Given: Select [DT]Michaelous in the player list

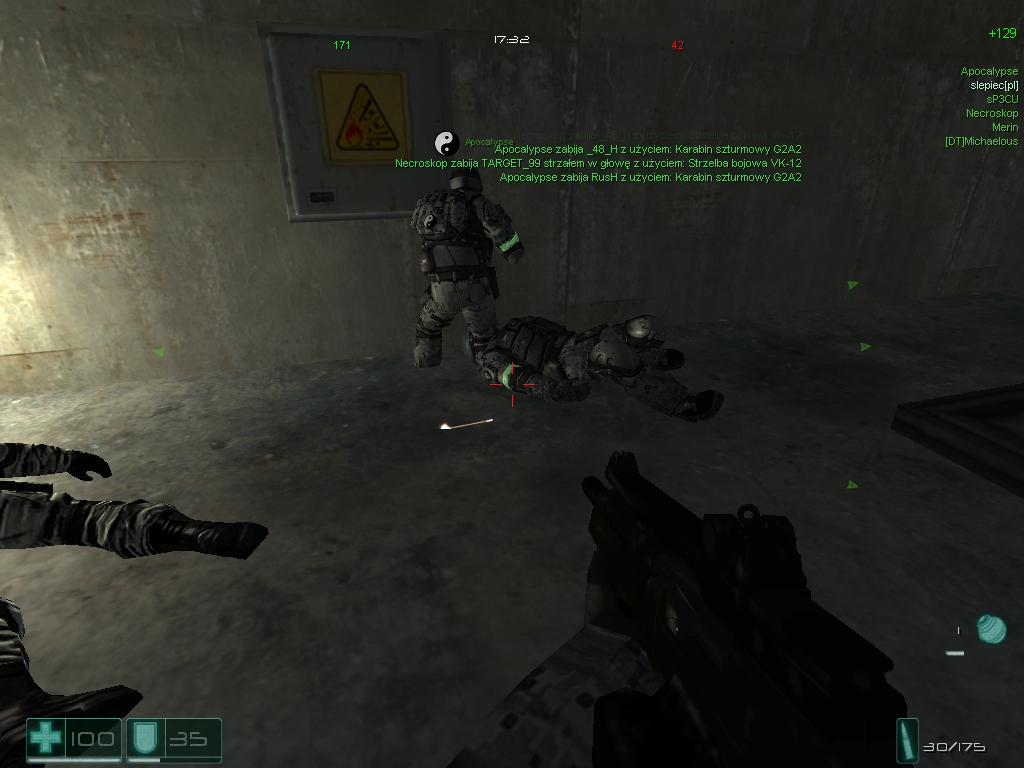Looking at the screenshot, I should (981, 142).
